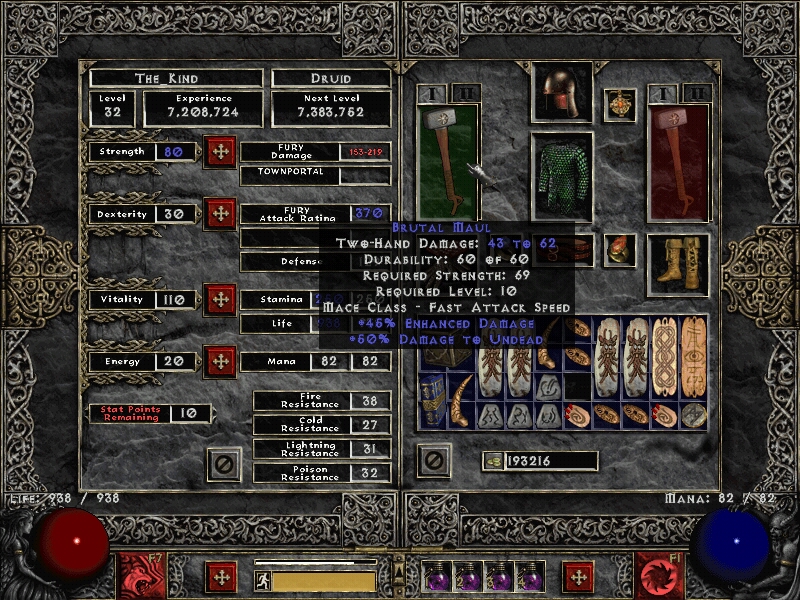Spend a stat point on Energy
The width and height of the screenshot is (800, 600).
click(220, 361)
